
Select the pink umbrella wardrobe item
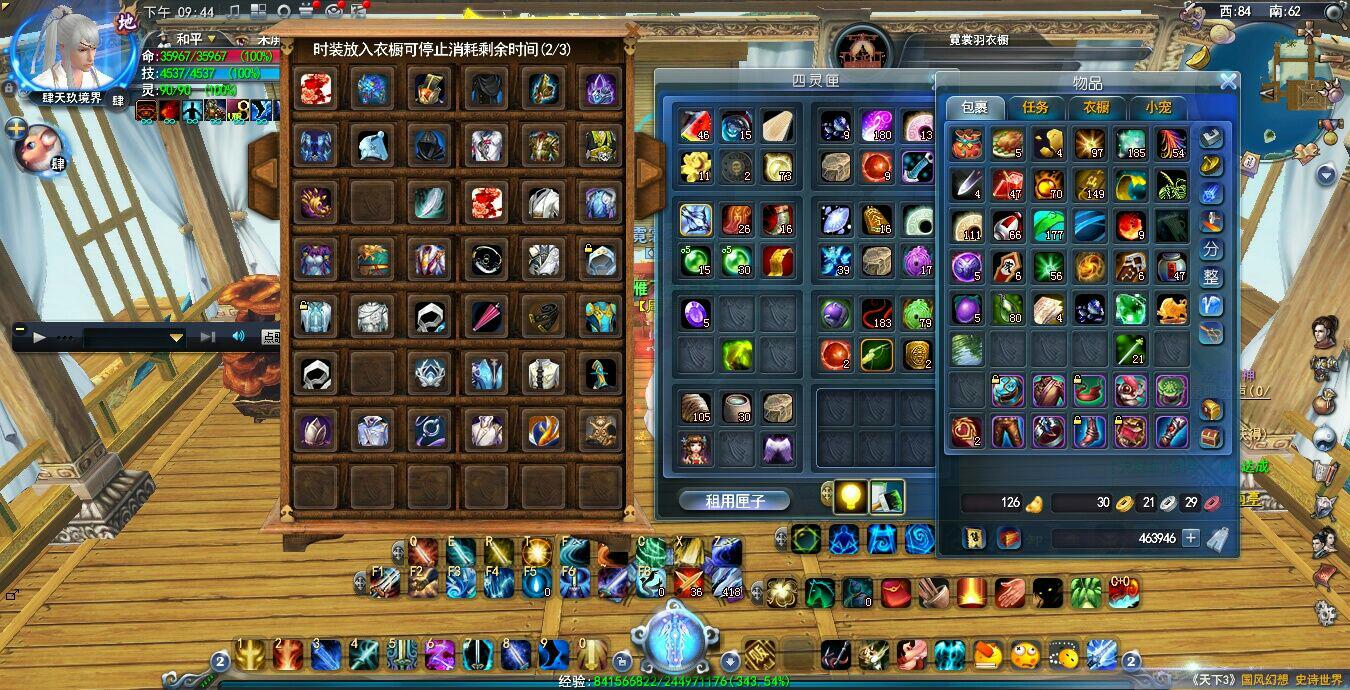point(486,317)
